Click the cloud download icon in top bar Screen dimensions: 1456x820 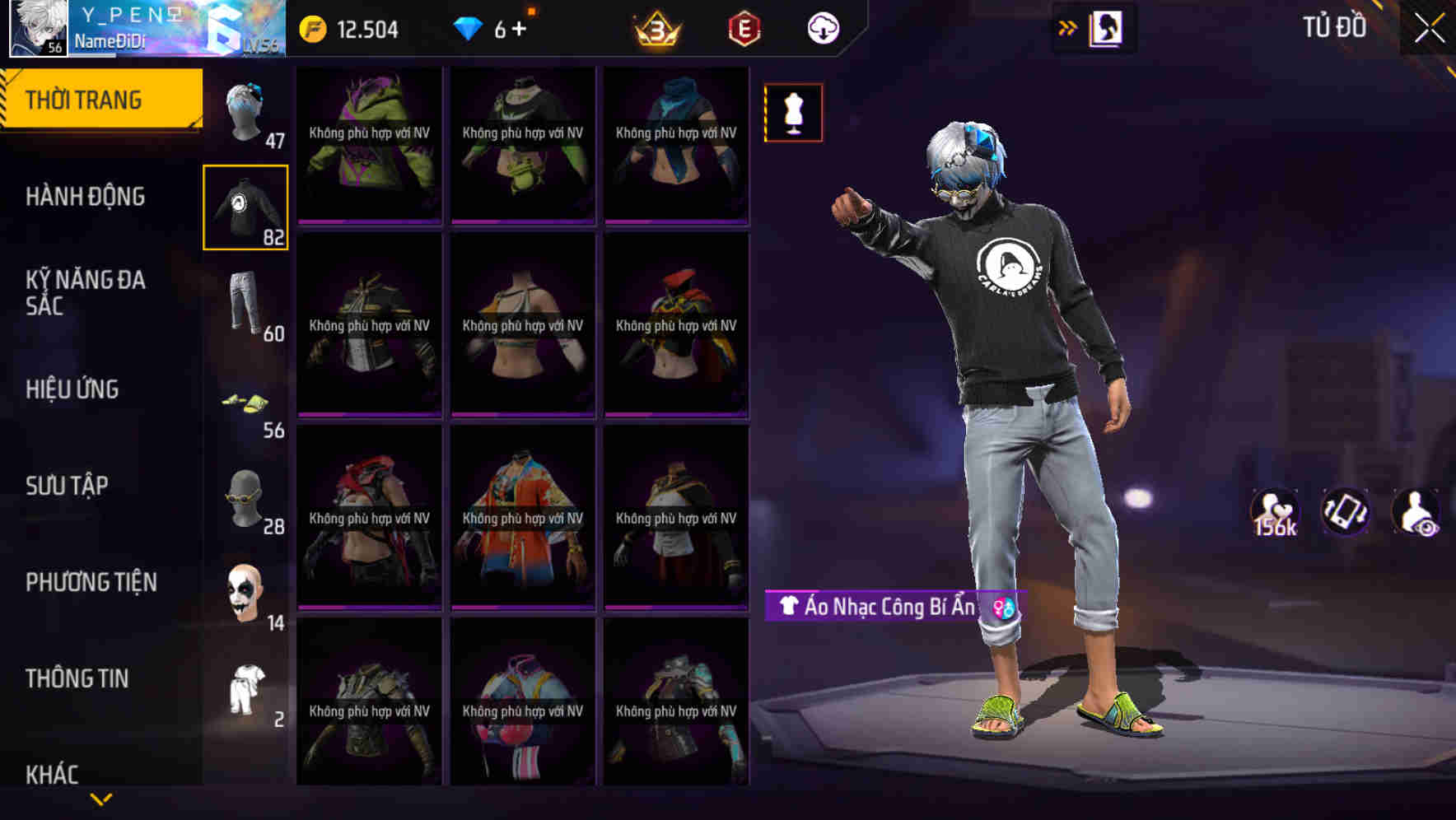pyautogui.click(x=823, y=27)
